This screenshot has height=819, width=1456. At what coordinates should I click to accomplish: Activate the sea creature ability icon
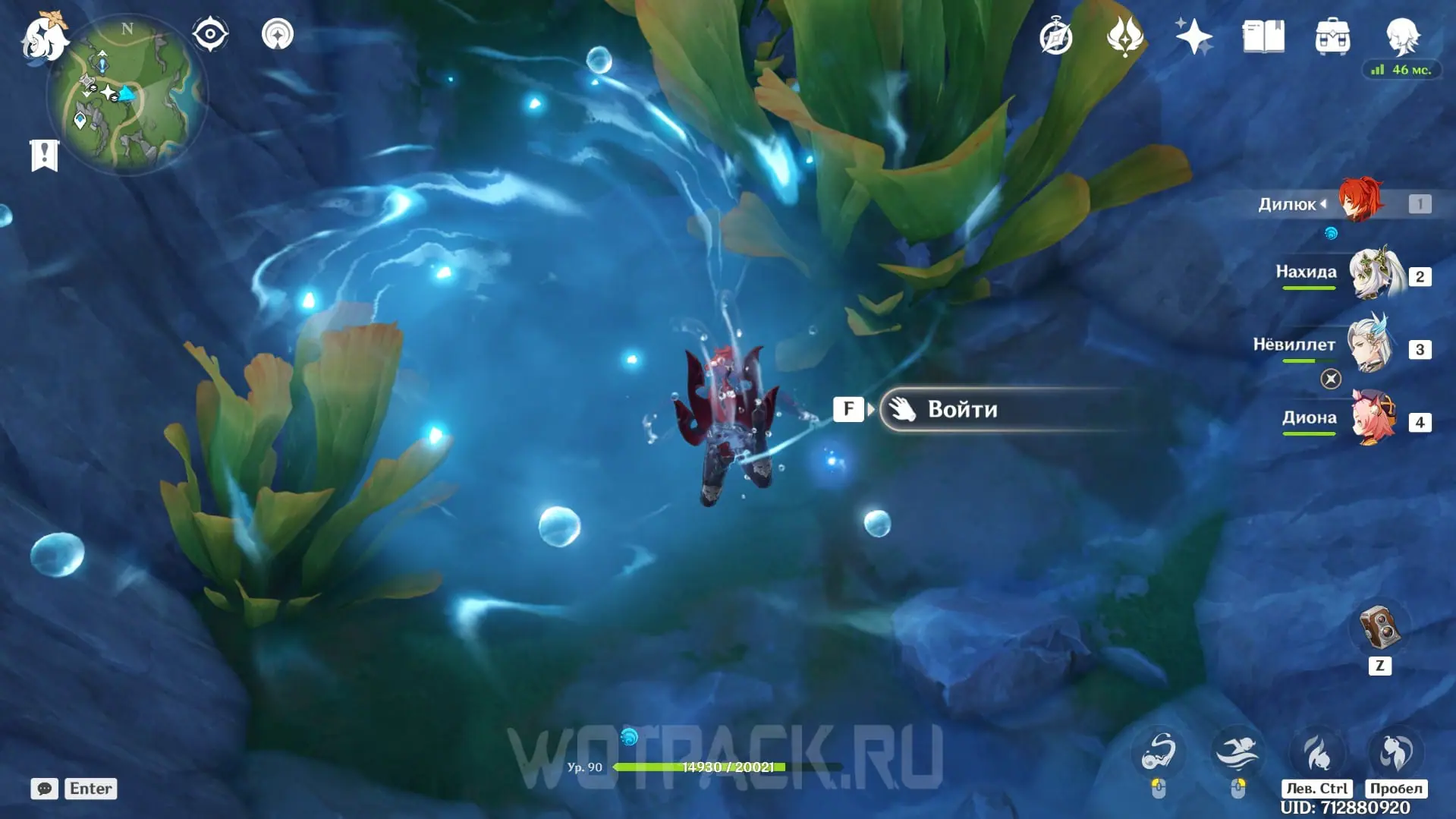[1159, 752]
